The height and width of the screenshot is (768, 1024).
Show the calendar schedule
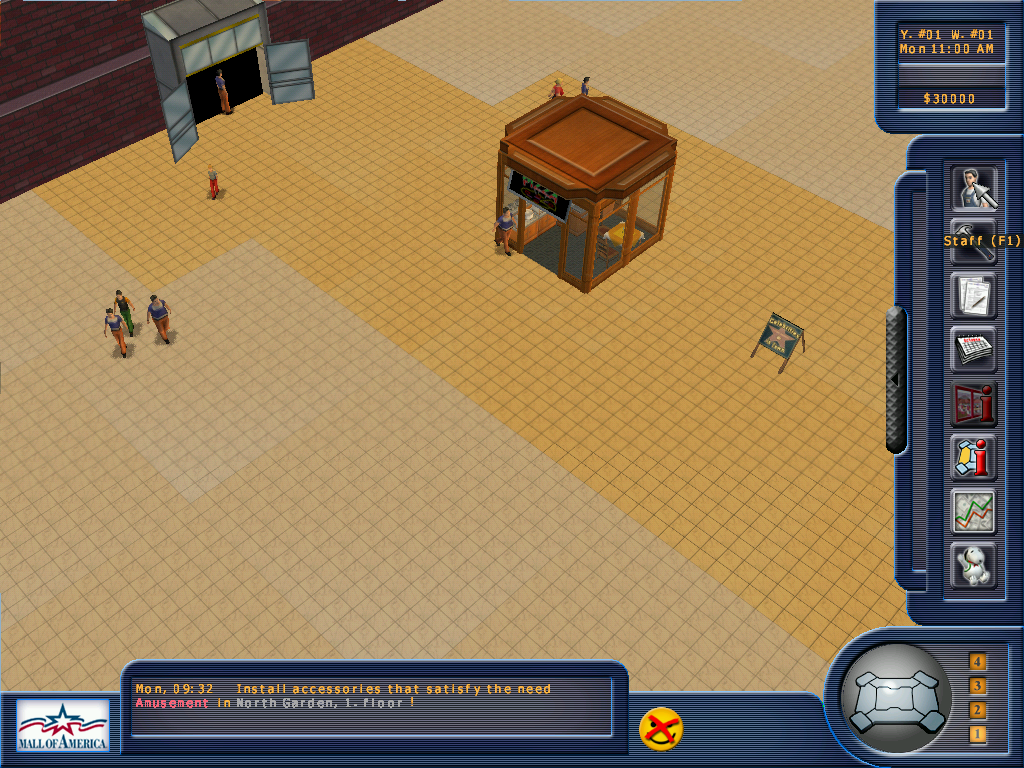tap(972, 350)
